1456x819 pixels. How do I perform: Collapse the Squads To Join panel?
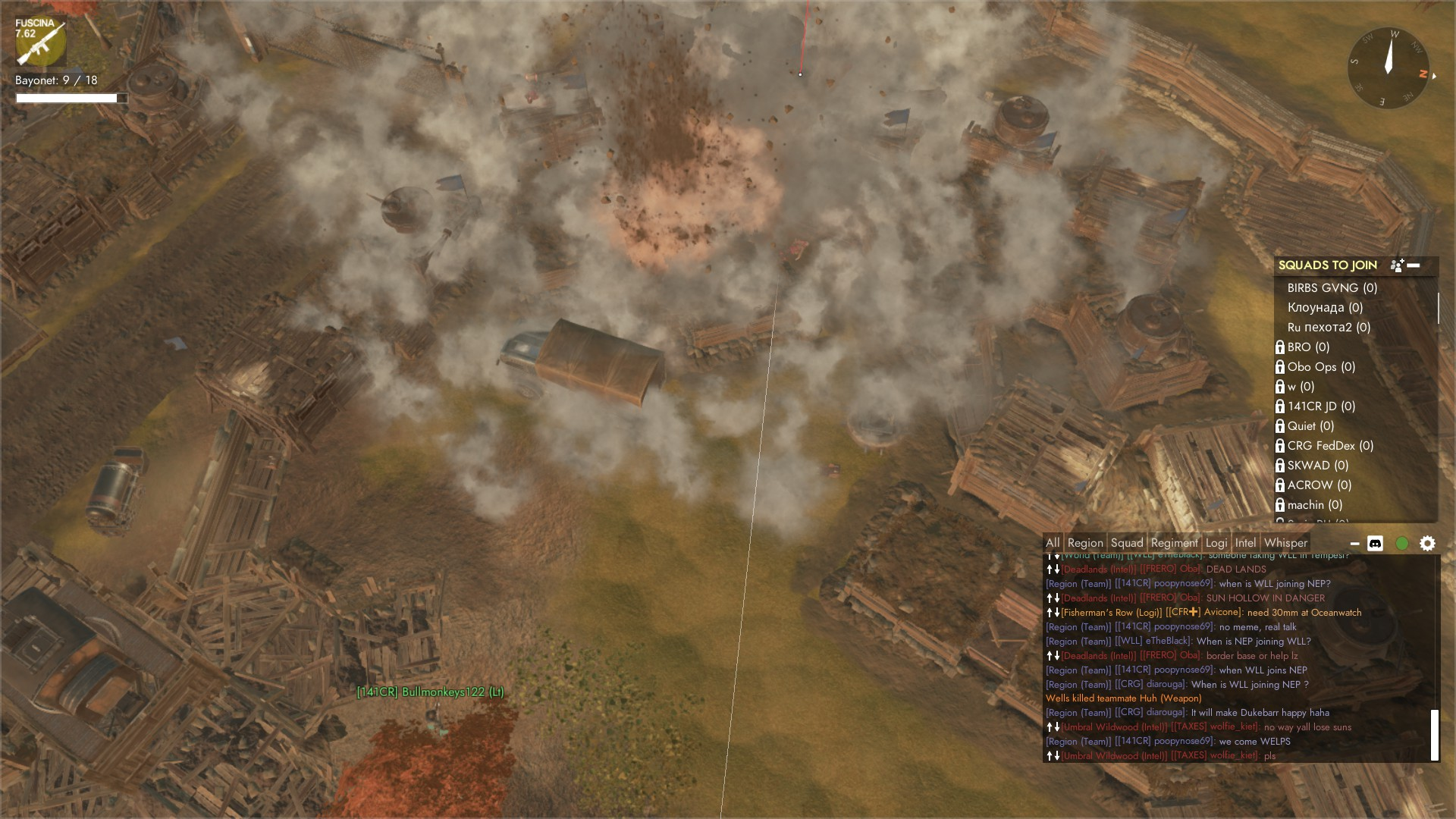click(1414, 265)
